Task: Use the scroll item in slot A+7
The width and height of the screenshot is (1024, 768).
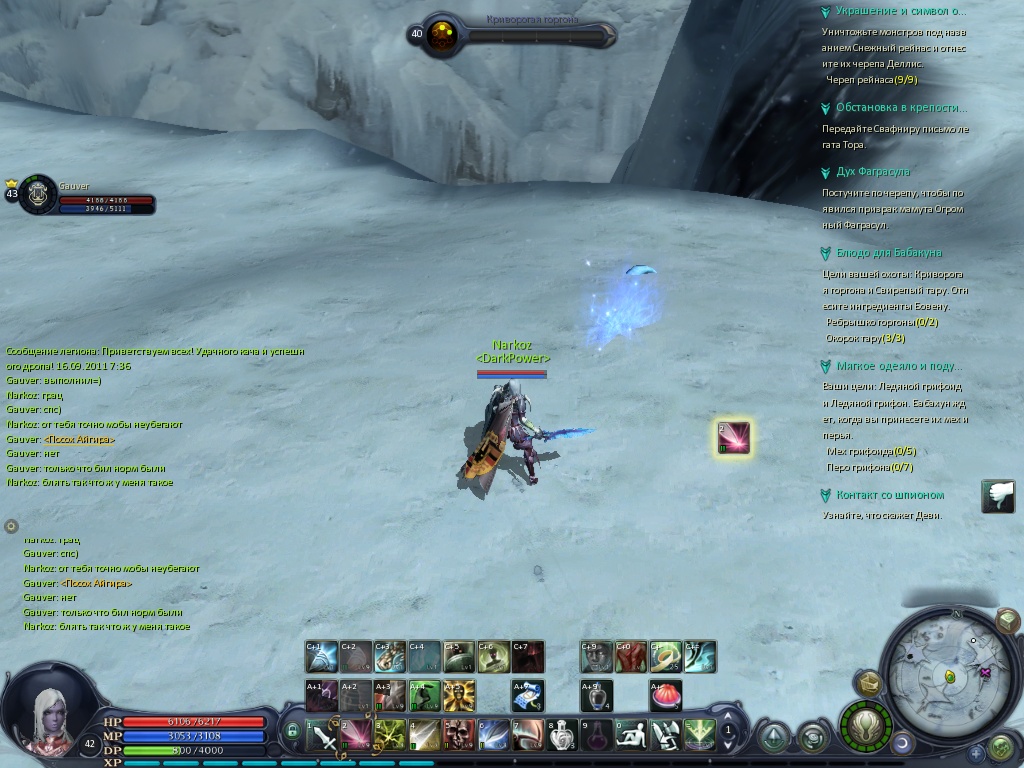Action: (x=528, y=693)
